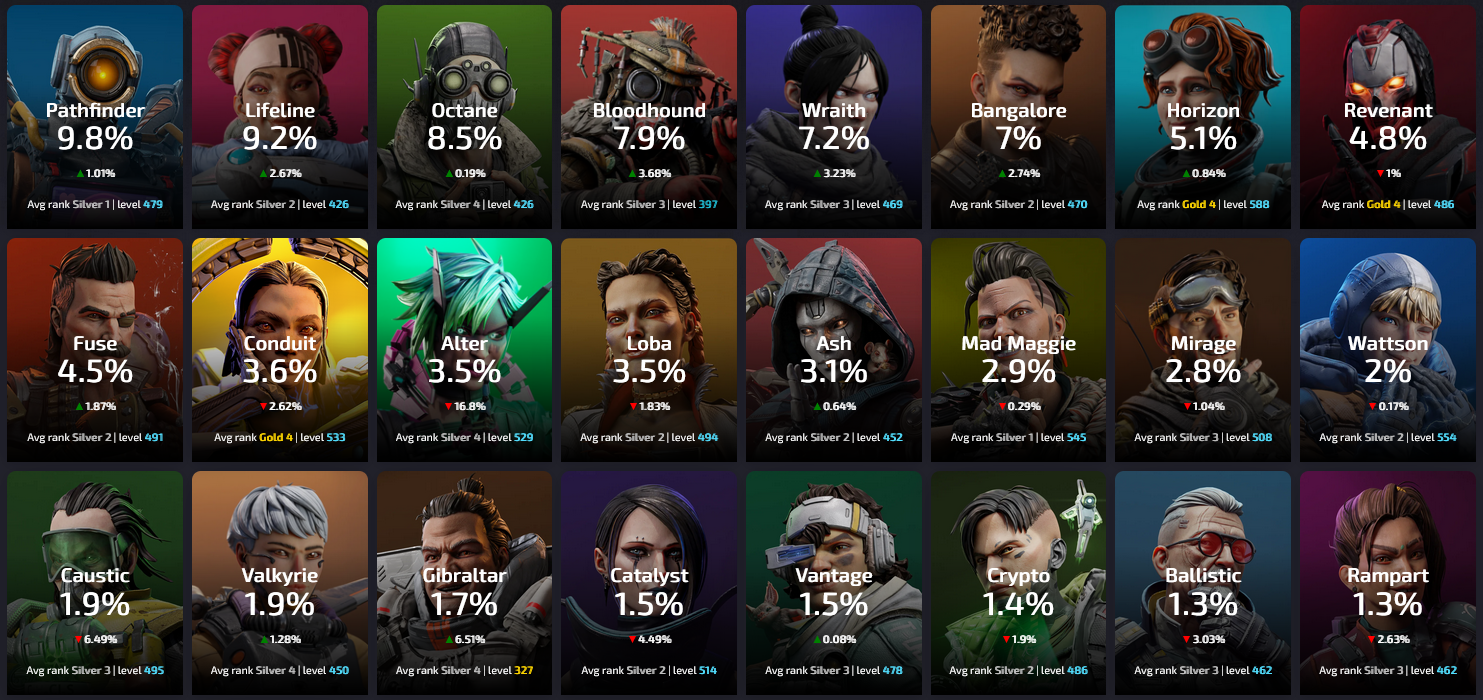Screen dimensions: 1483x700
Task: Choose the Octane legend card
Action: tap(464, 118)
